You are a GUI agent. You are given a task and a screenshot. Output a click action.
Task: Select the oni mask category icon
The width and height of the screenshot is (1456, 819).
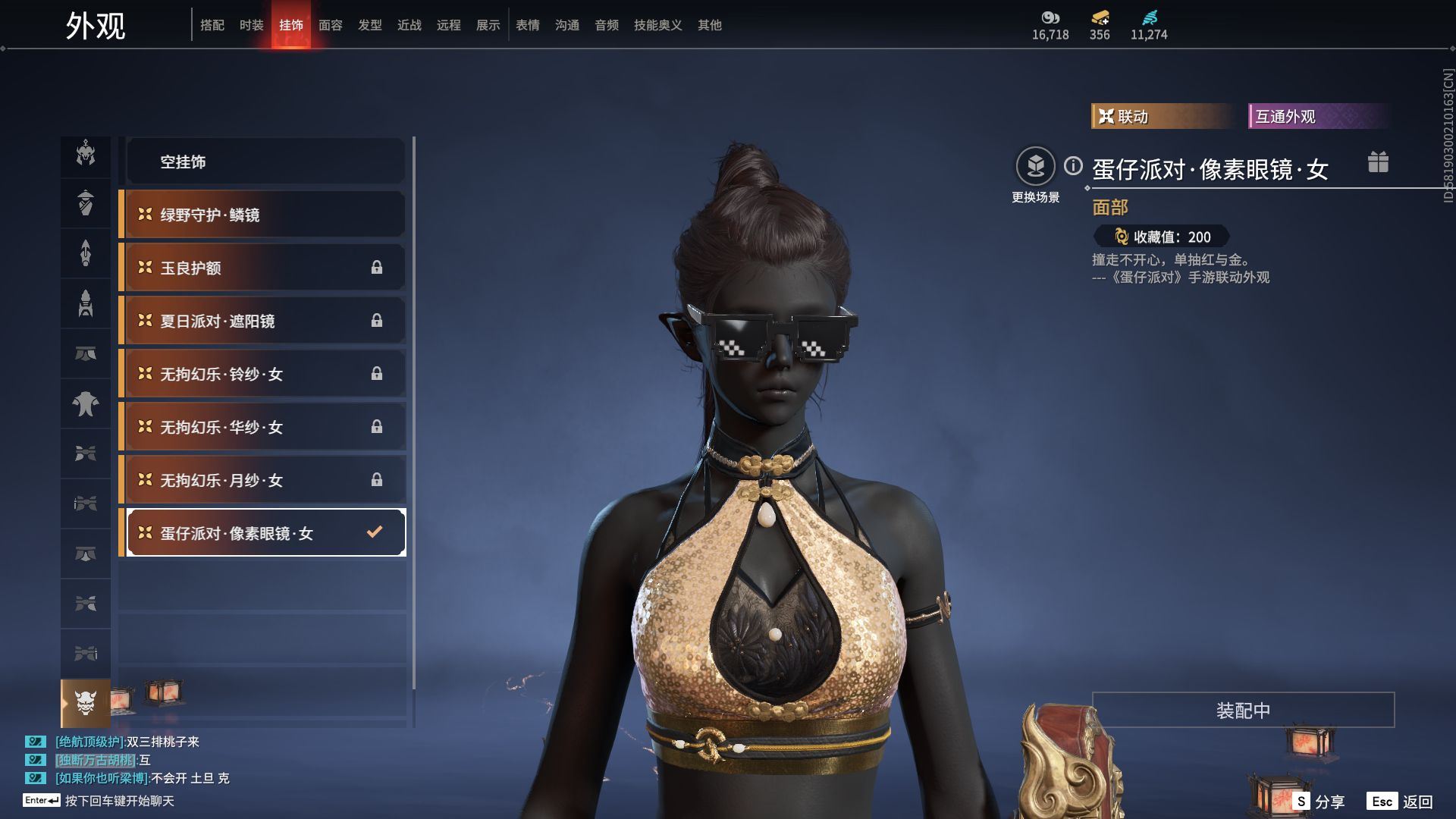[86, 703]
